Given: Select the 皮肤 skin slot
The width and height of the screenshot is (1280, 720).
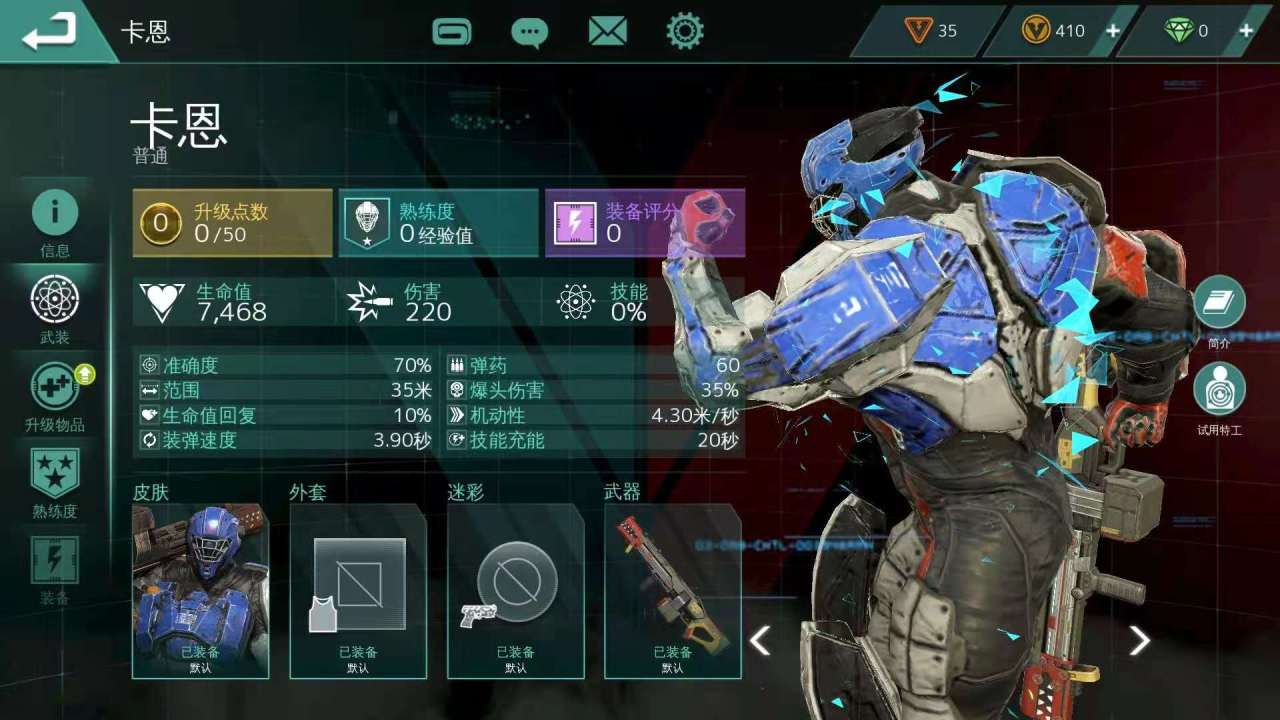Looking at the screenshot, I should click(x=200, y=591).
